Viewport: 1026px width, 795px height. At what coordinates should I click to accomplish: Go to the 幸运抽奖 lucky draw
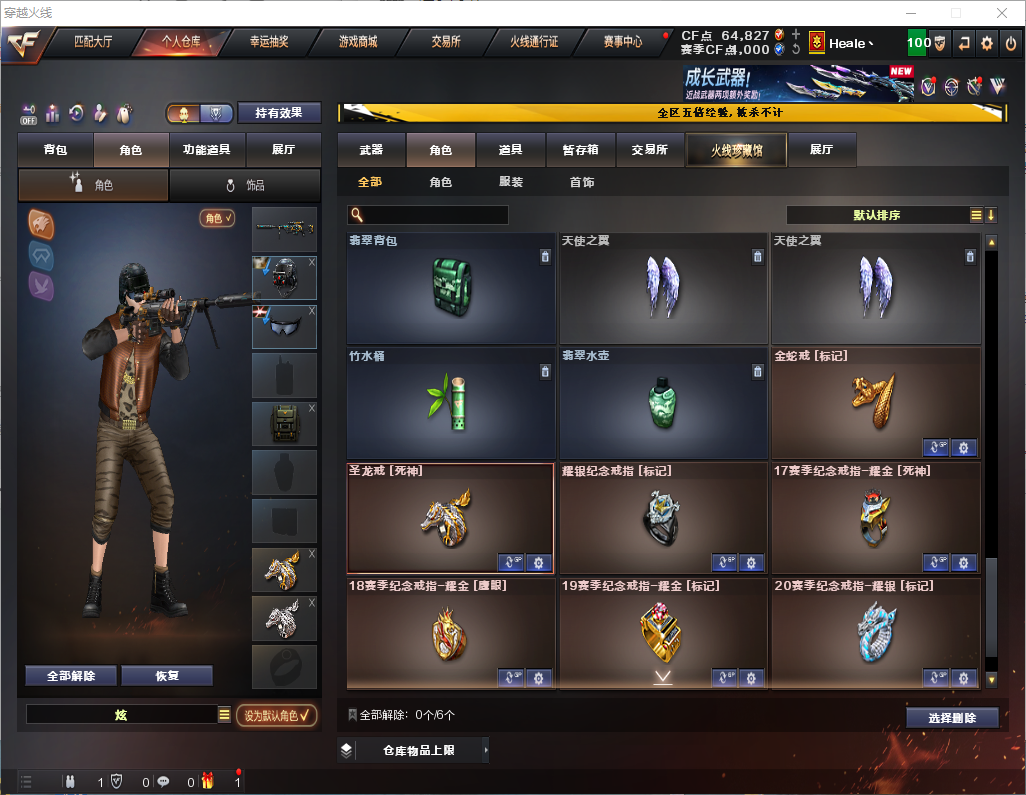click(x=268, y=42)
